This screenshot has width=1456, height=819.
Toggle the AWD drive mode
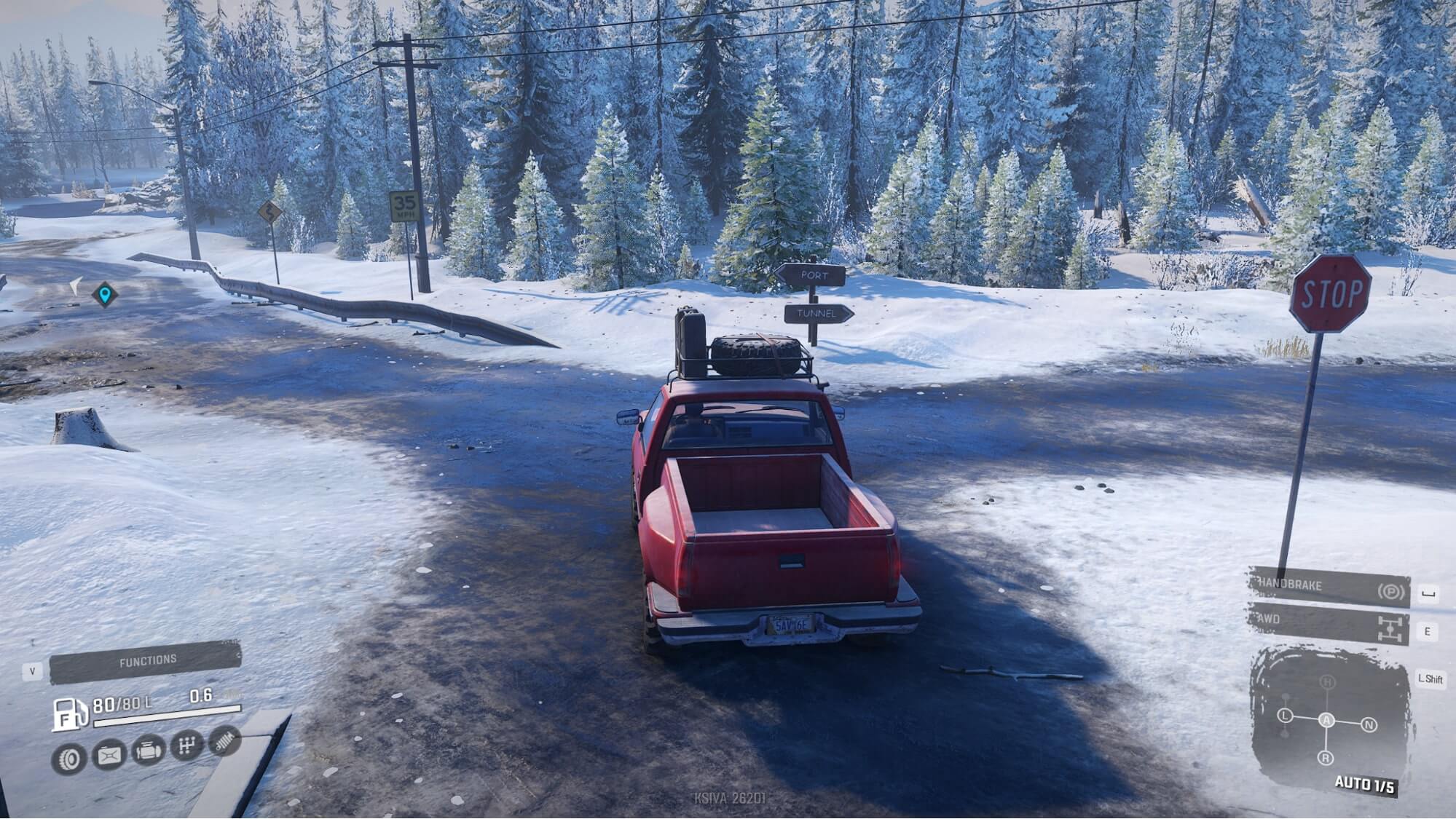tap(1329, 623)
